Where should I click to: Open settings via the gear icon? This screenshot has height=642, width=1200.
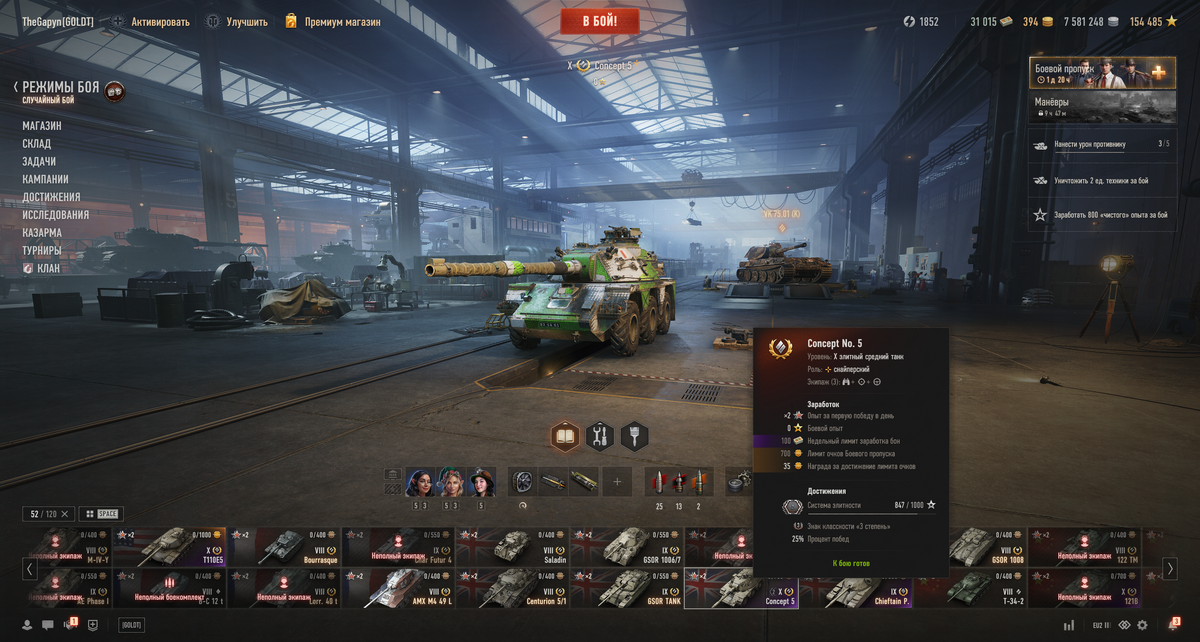(x=1141, y=625)
